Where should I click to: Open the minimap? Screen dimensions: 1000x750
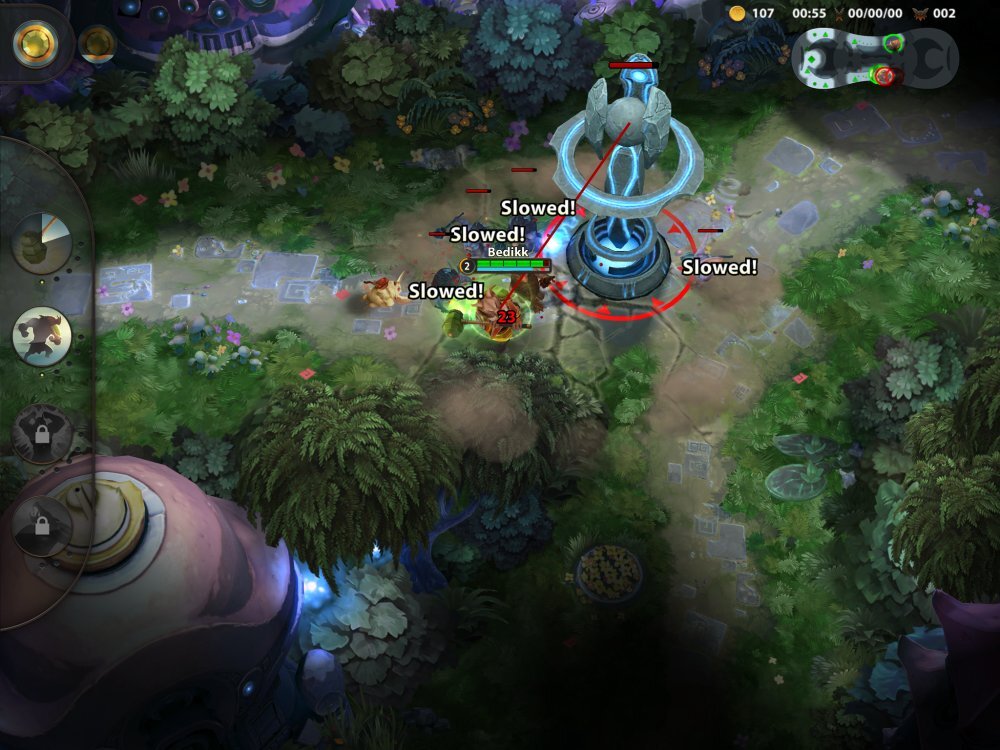(876, 58)
